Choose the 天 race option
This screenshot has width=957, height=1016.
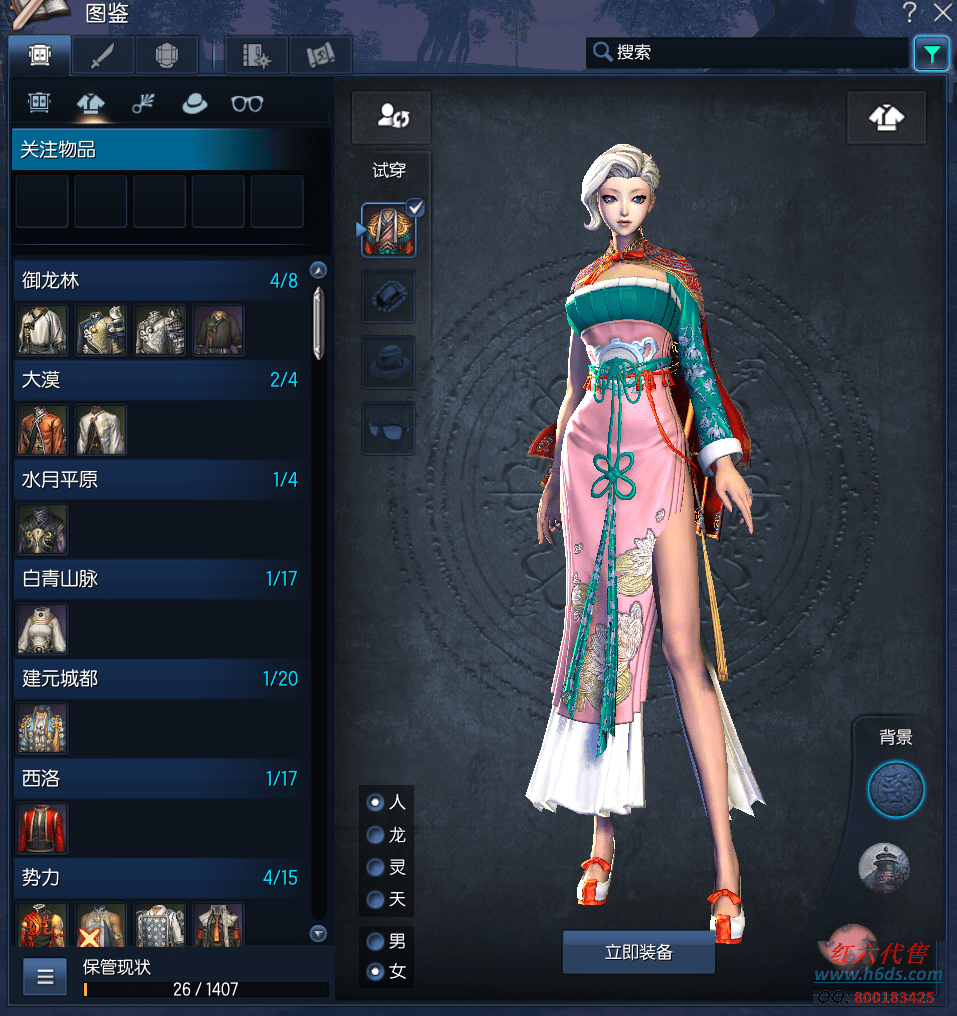376,900
